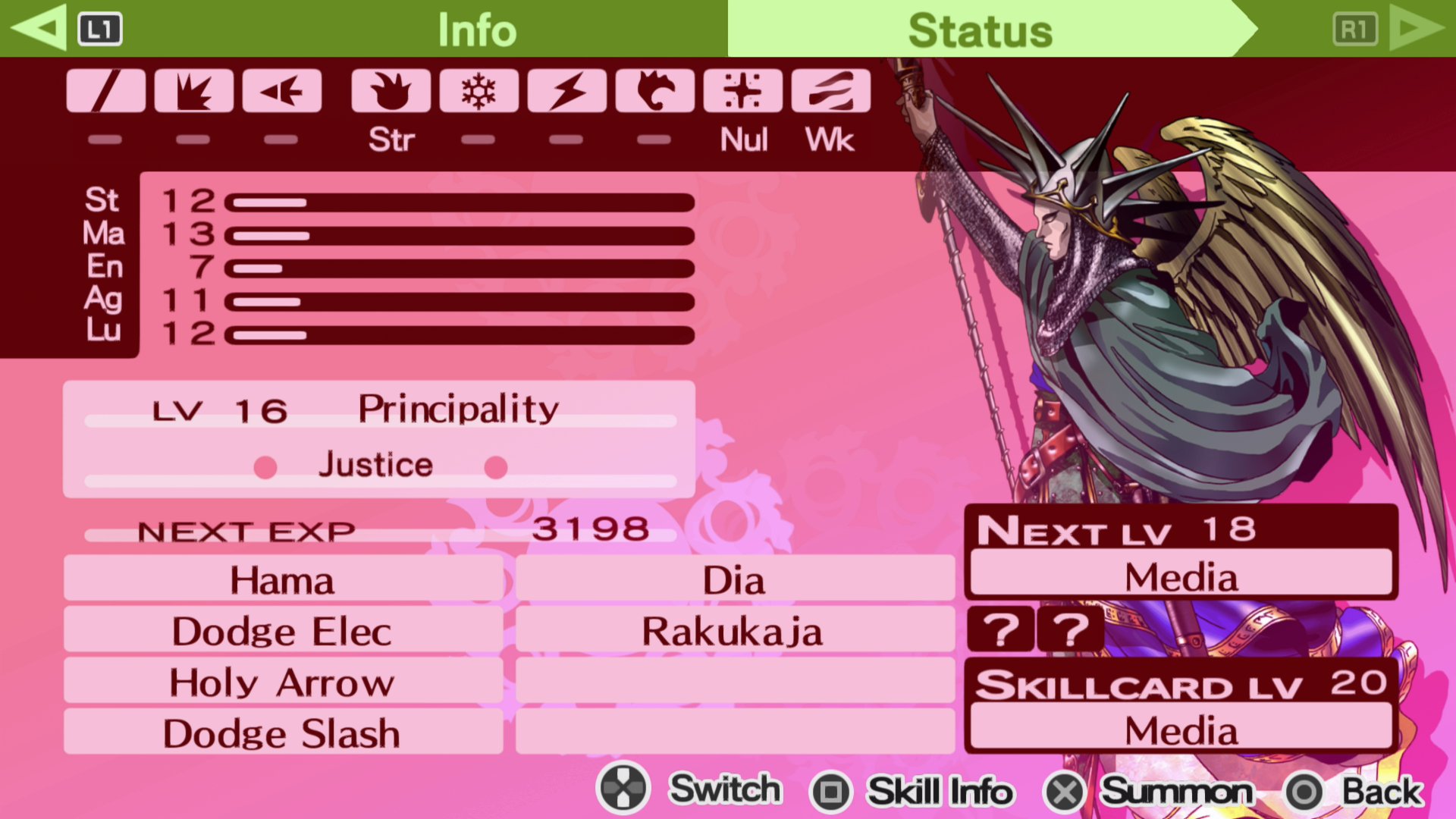The image size is (1456, 819).
Task: Select the Dark affinity icon marked Wk
Action: (x=832, y=91)
